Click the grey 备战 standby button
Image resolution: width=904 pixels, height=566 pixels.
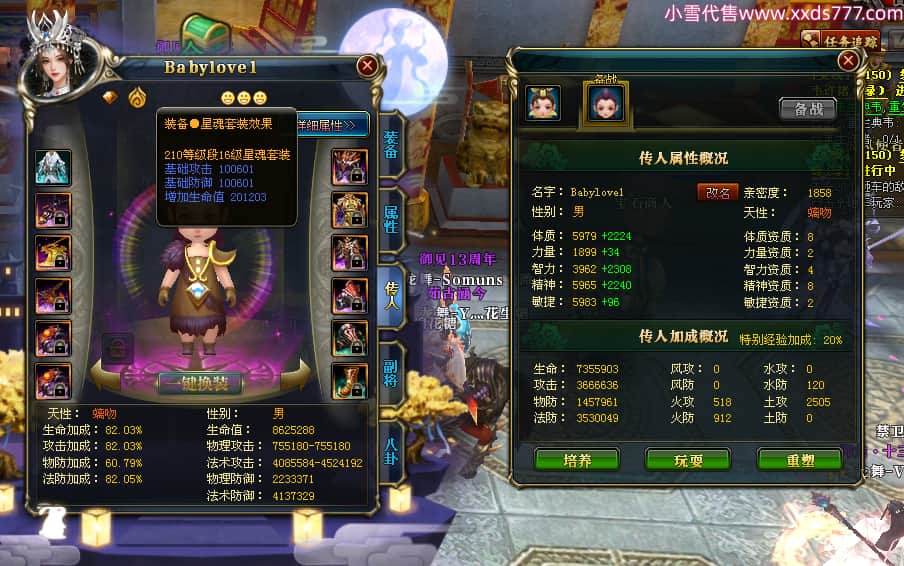(x=808, y=109)
